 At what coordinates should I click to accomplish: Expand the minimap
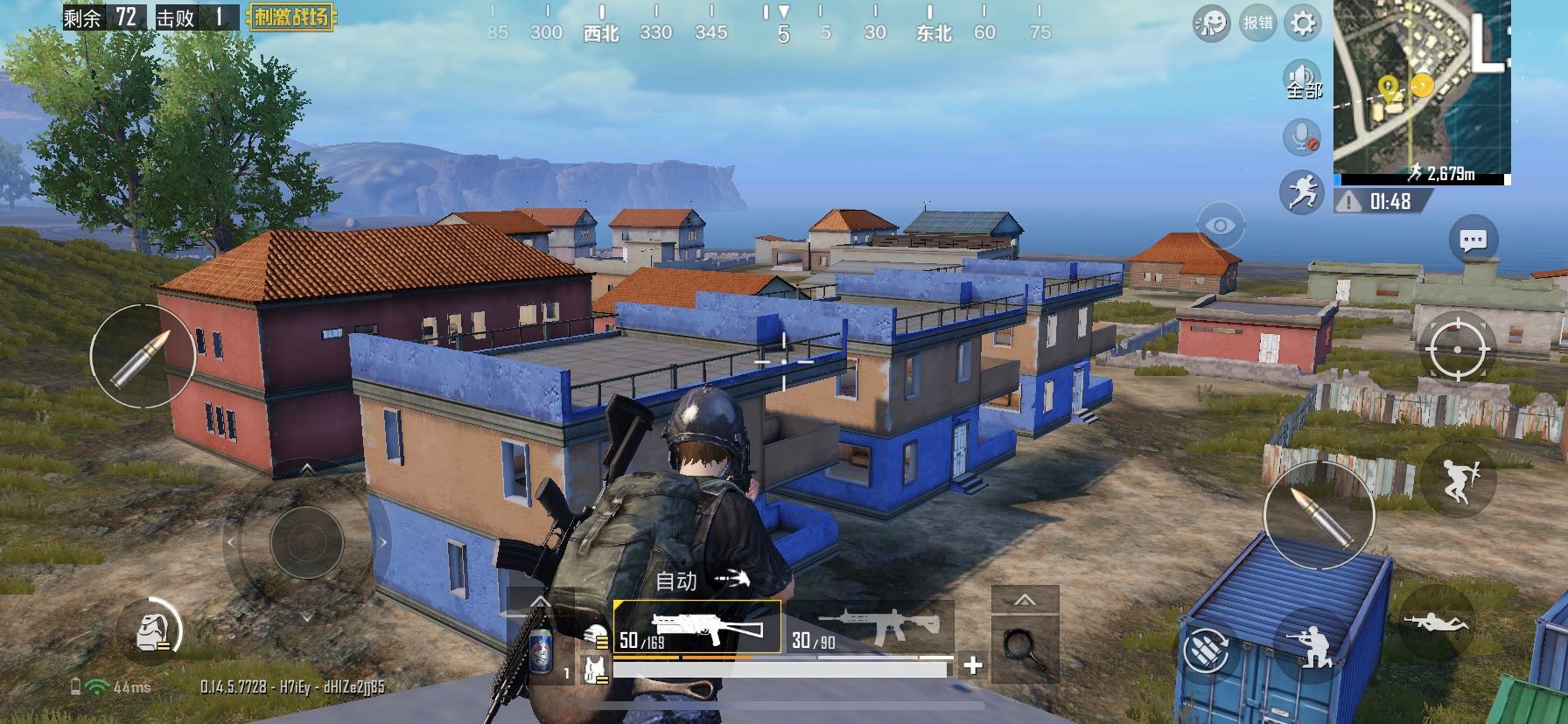click(1422, 90)
